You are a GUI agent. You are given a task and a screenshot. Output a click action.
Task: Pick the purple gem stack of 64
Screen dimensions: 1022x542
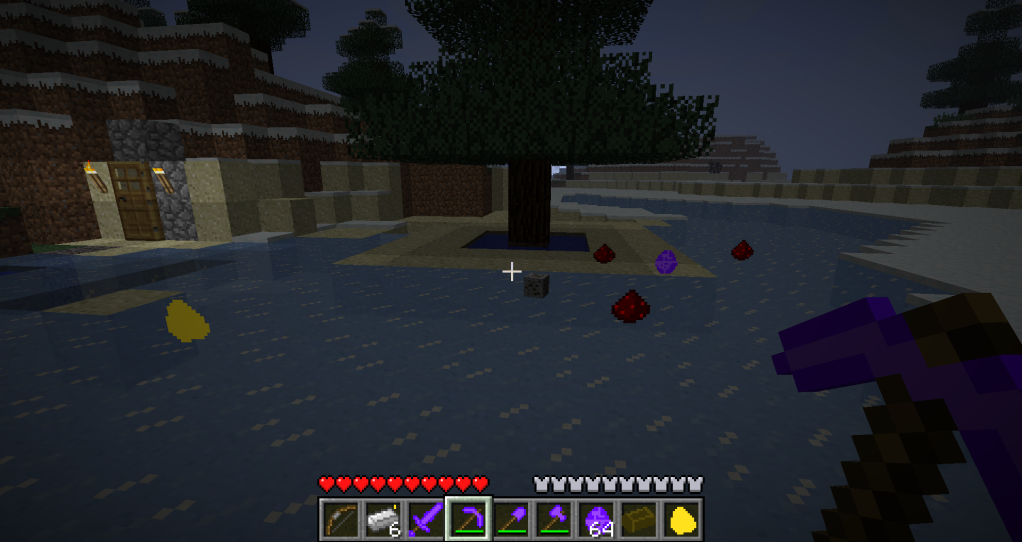597,518
